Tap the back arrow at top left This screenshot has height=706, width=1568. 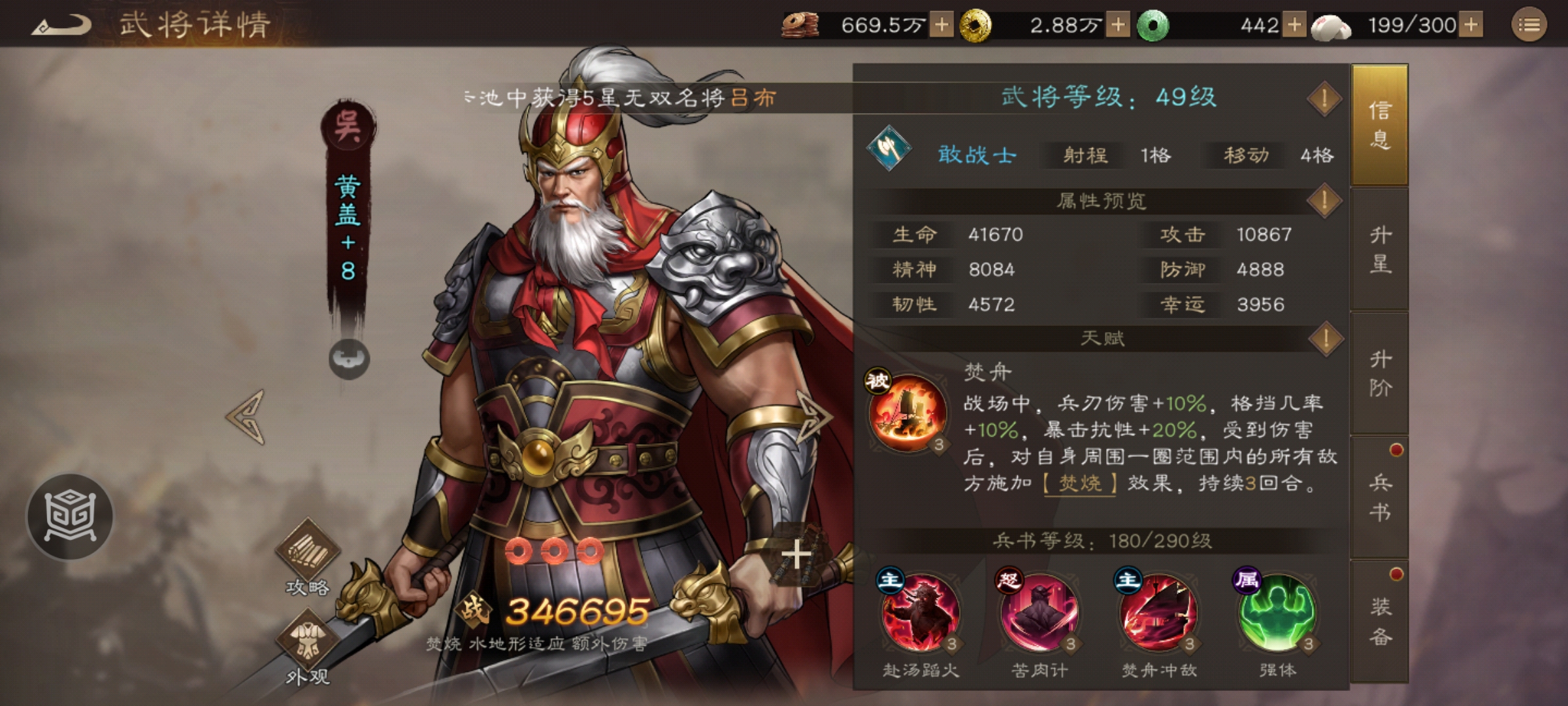[61, 23]
